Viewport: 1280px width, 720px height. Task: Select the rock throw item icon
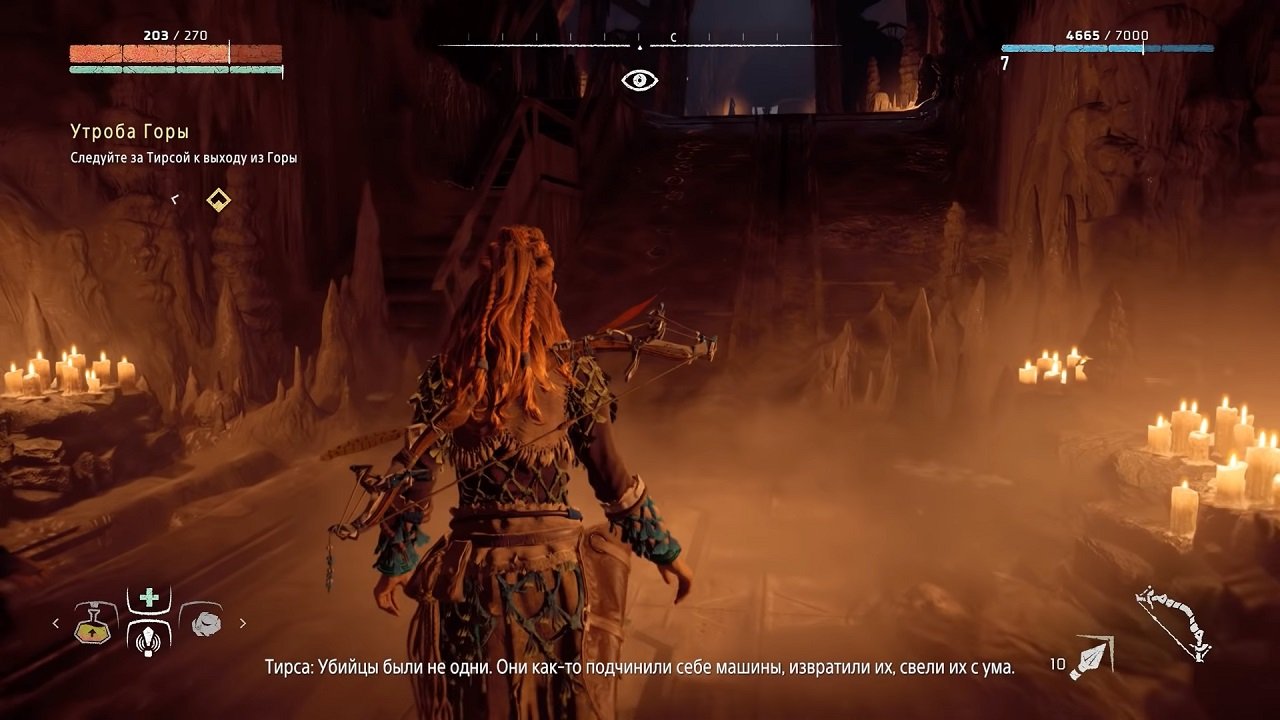pos(205,622)
